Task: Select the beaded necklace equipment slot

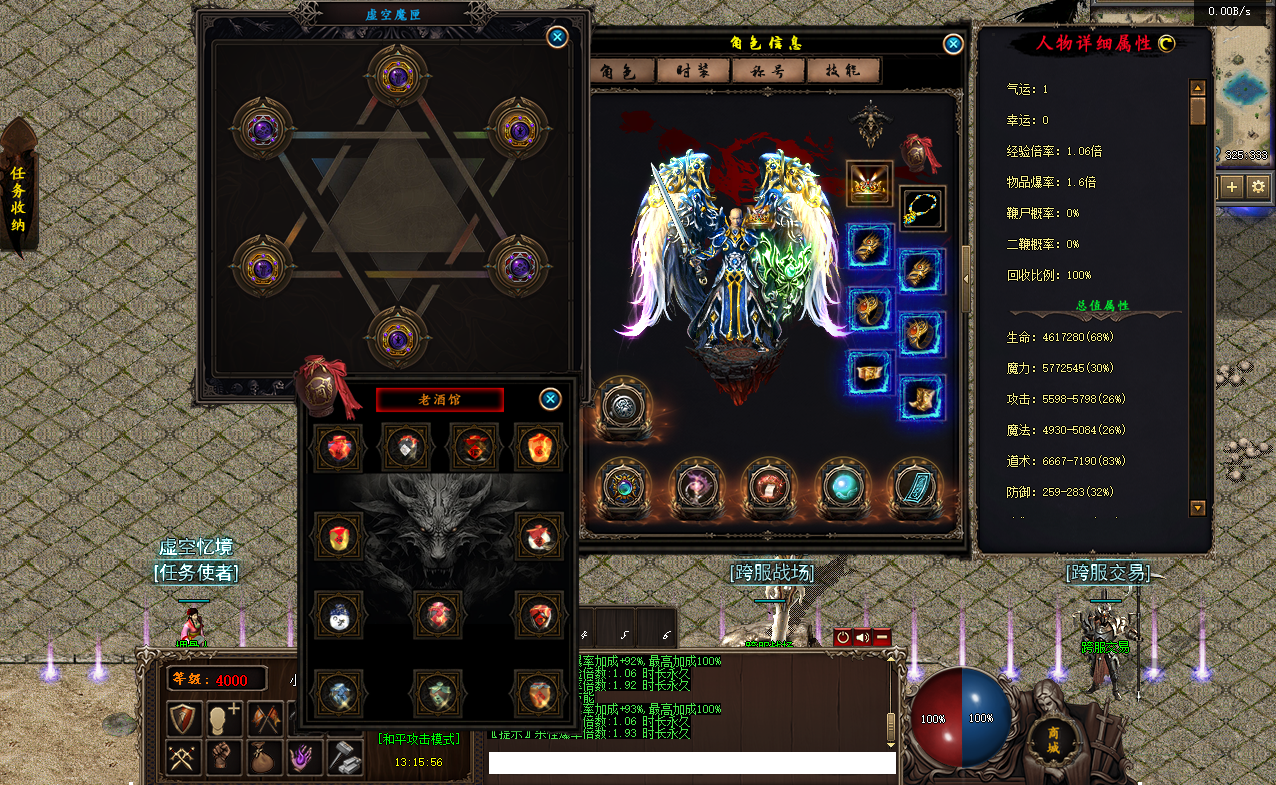Action: click(922, 208)
